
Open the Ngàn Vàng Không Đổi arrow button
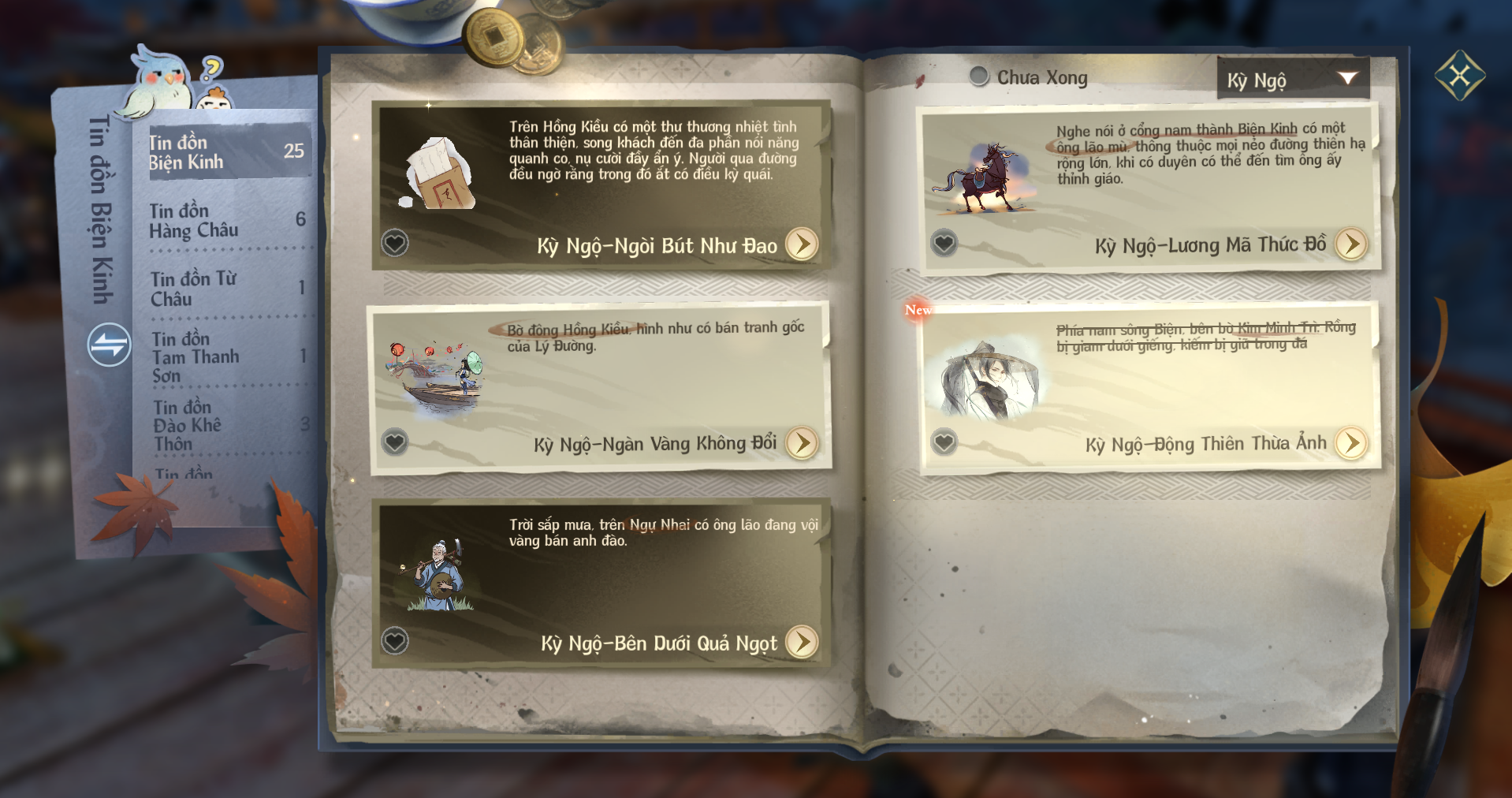click(802, 443)
